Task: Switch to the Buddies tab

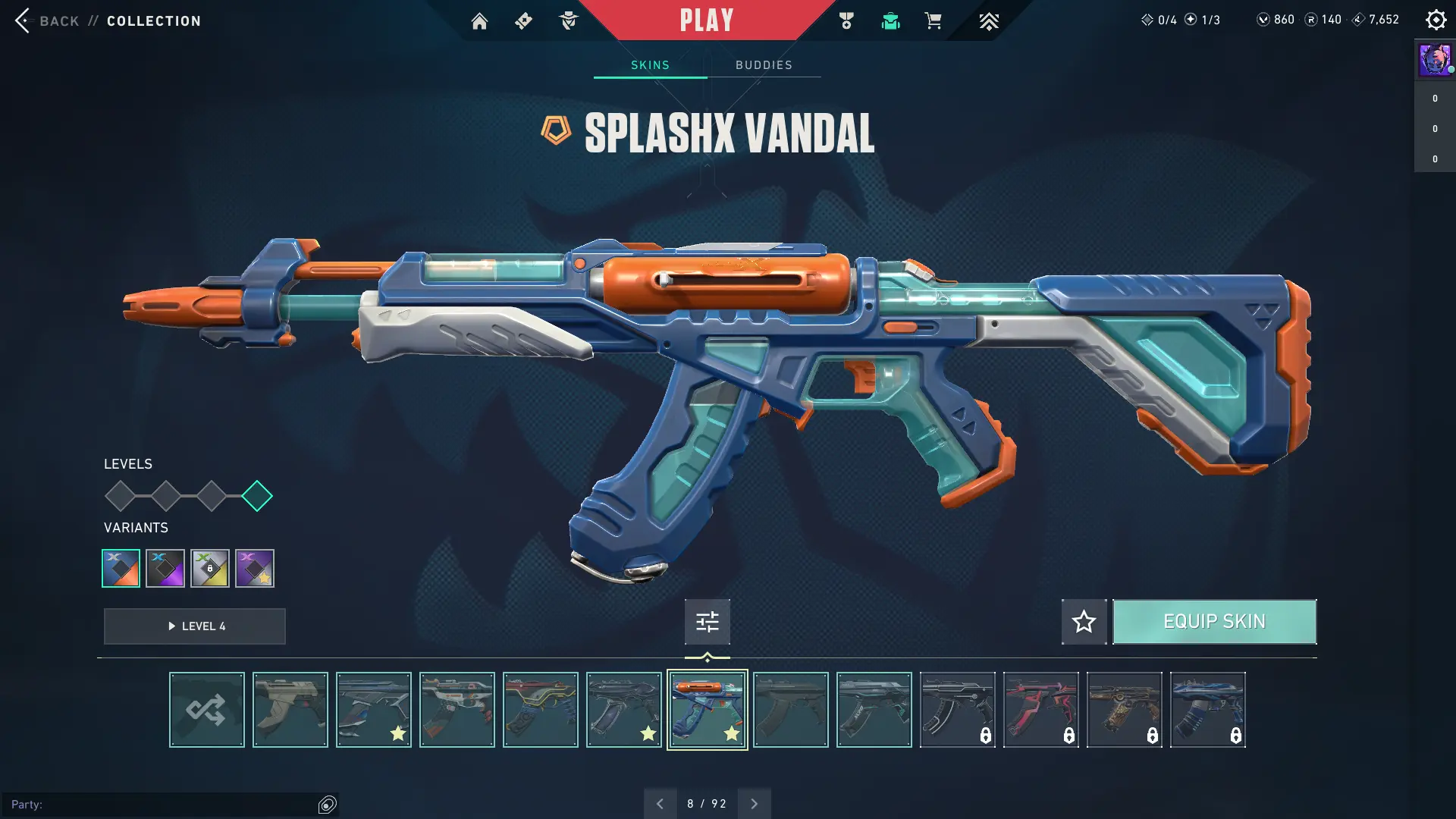Action: pyautogui.click(x=764, y=65)
